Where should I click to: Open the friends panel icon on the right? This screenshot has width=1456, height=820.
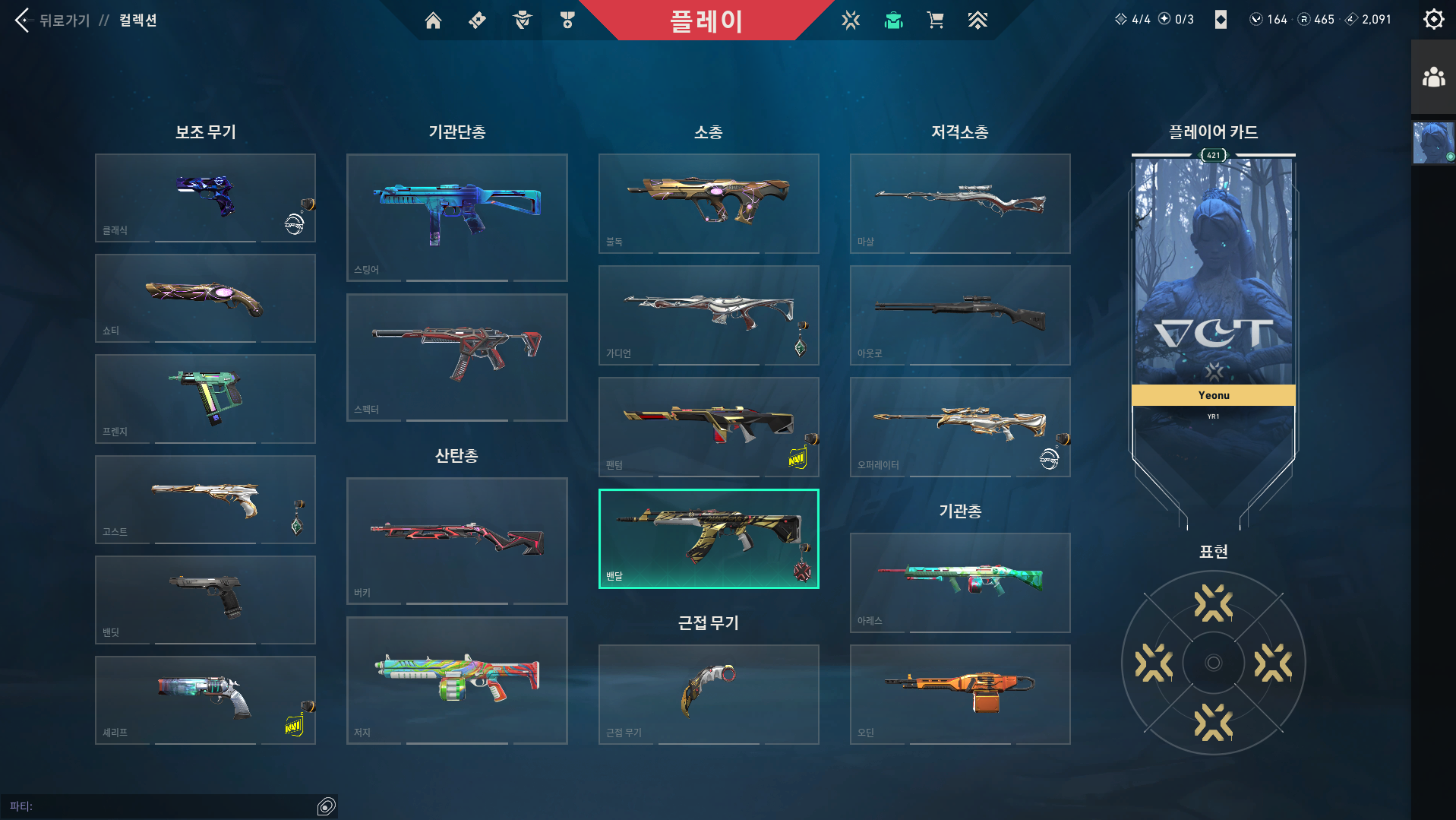(1432, 76)
